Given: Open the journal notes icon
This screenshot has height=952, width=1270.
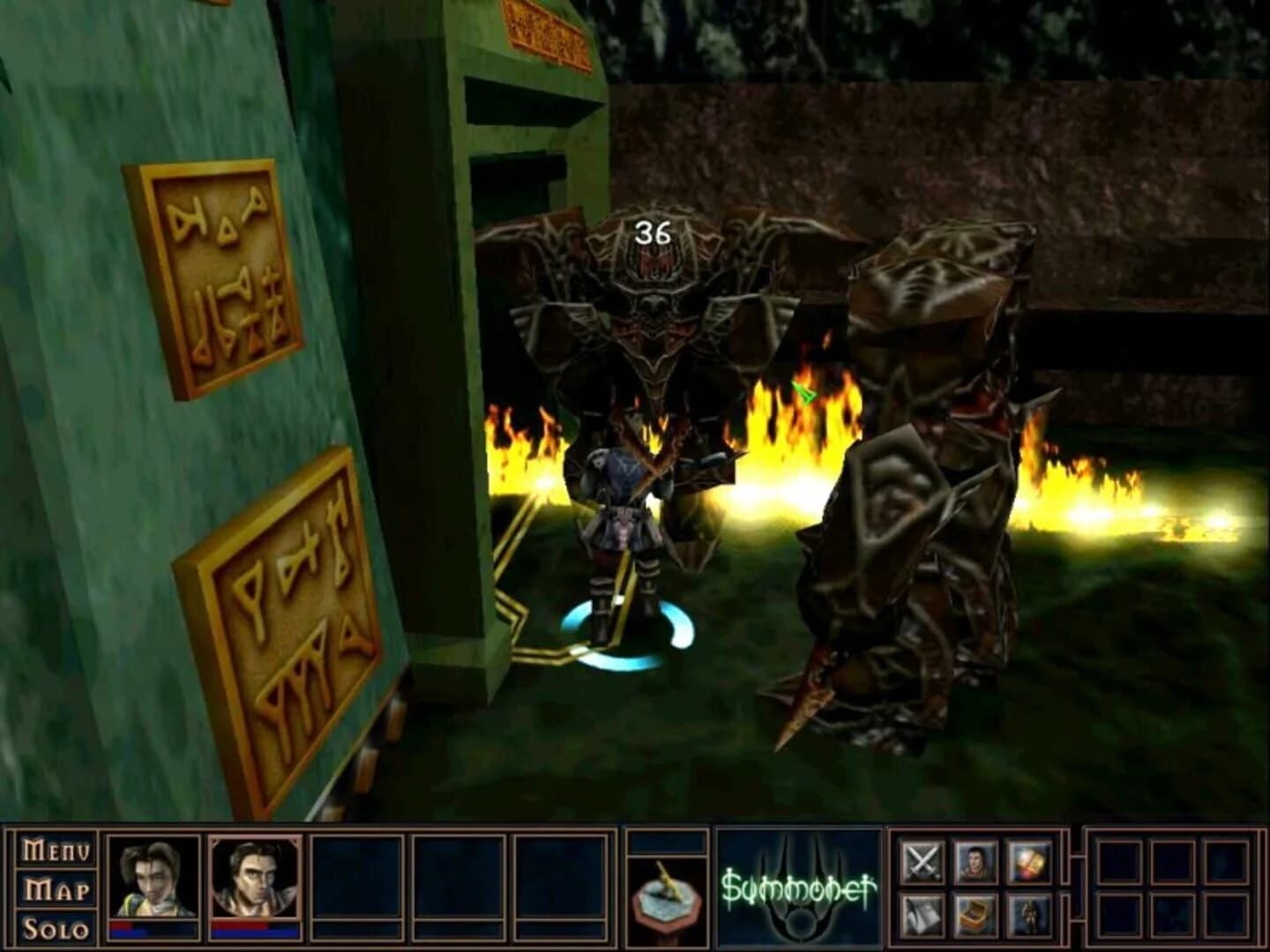Looking at the screenshot, I should click(x=923, y=917).
